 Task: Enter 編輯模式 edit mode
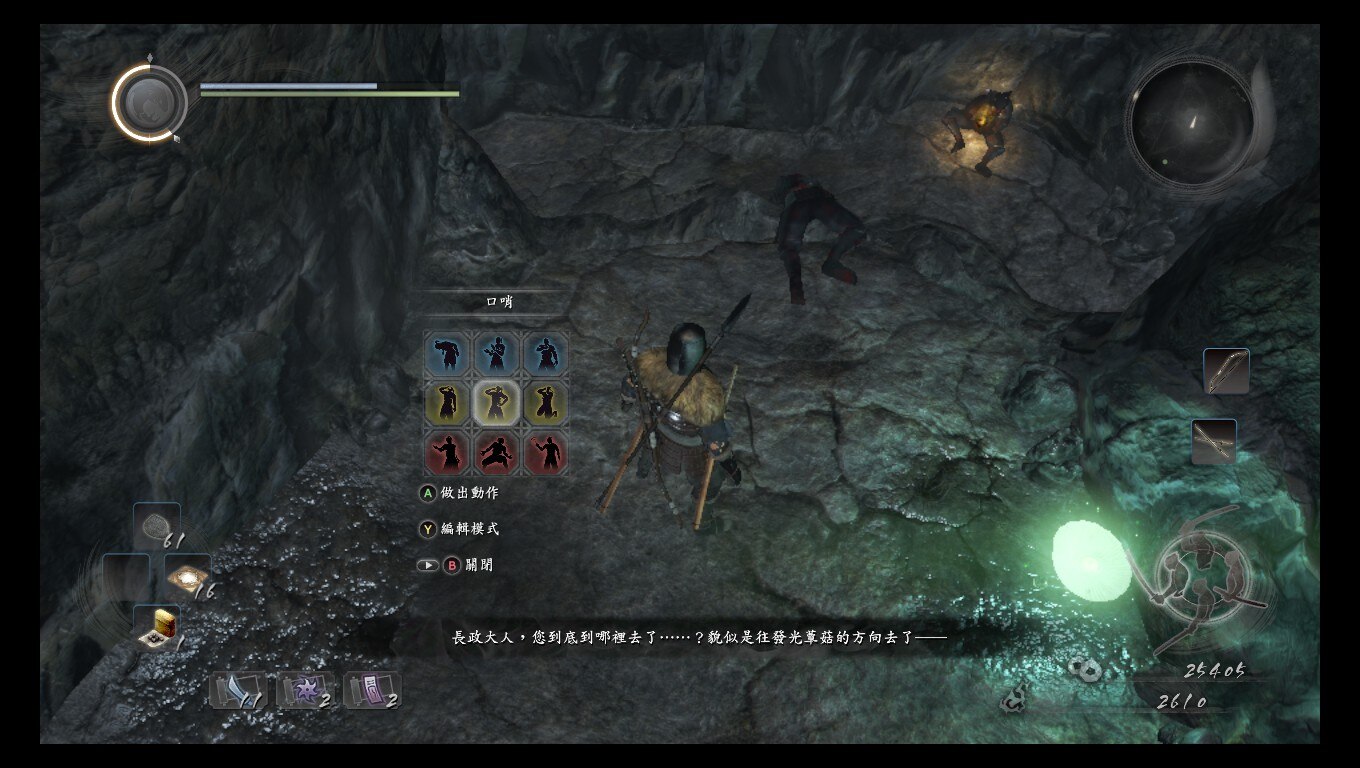460,528
